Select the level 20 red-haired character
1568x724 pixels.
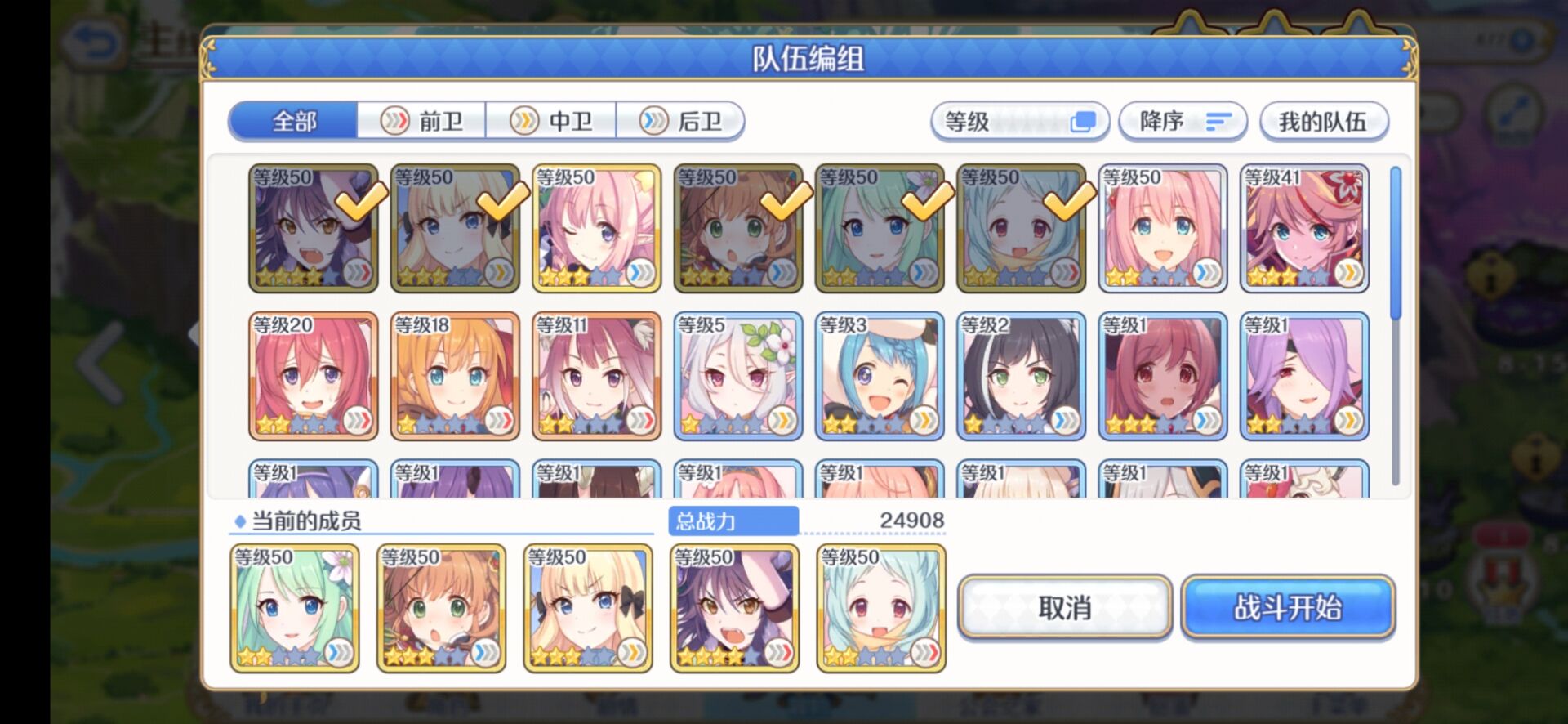point(313,376)
